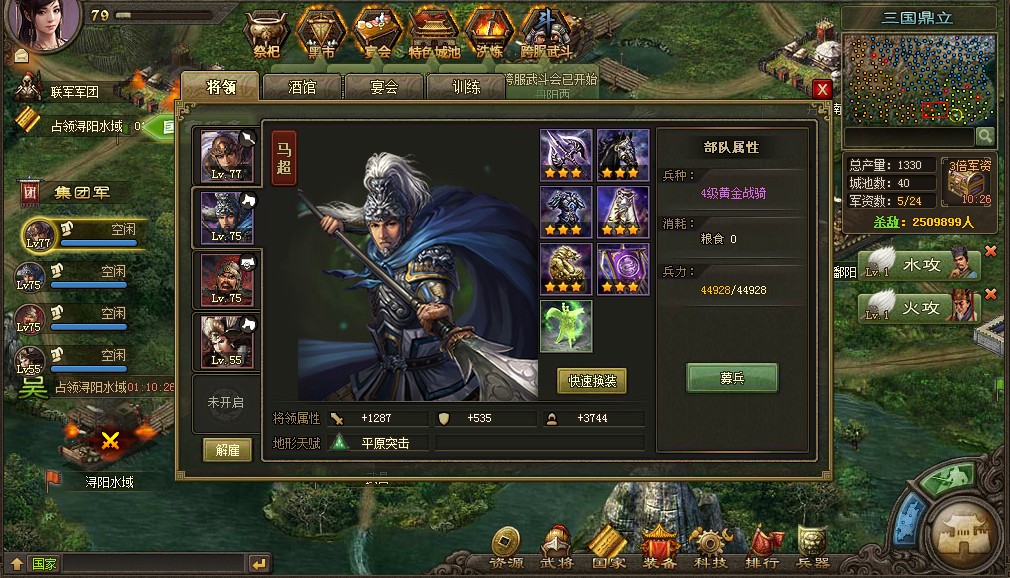Open the 排行 ranking menu
Screen dimensions: 1010x578
pyautogui.click(x=763, y=546)
